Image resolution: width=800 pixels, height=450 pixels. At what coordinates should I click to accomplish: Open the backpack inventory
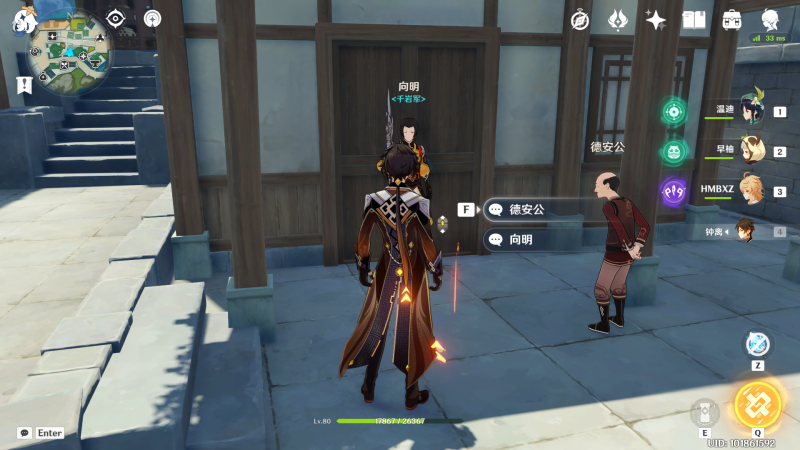(732, 19)
